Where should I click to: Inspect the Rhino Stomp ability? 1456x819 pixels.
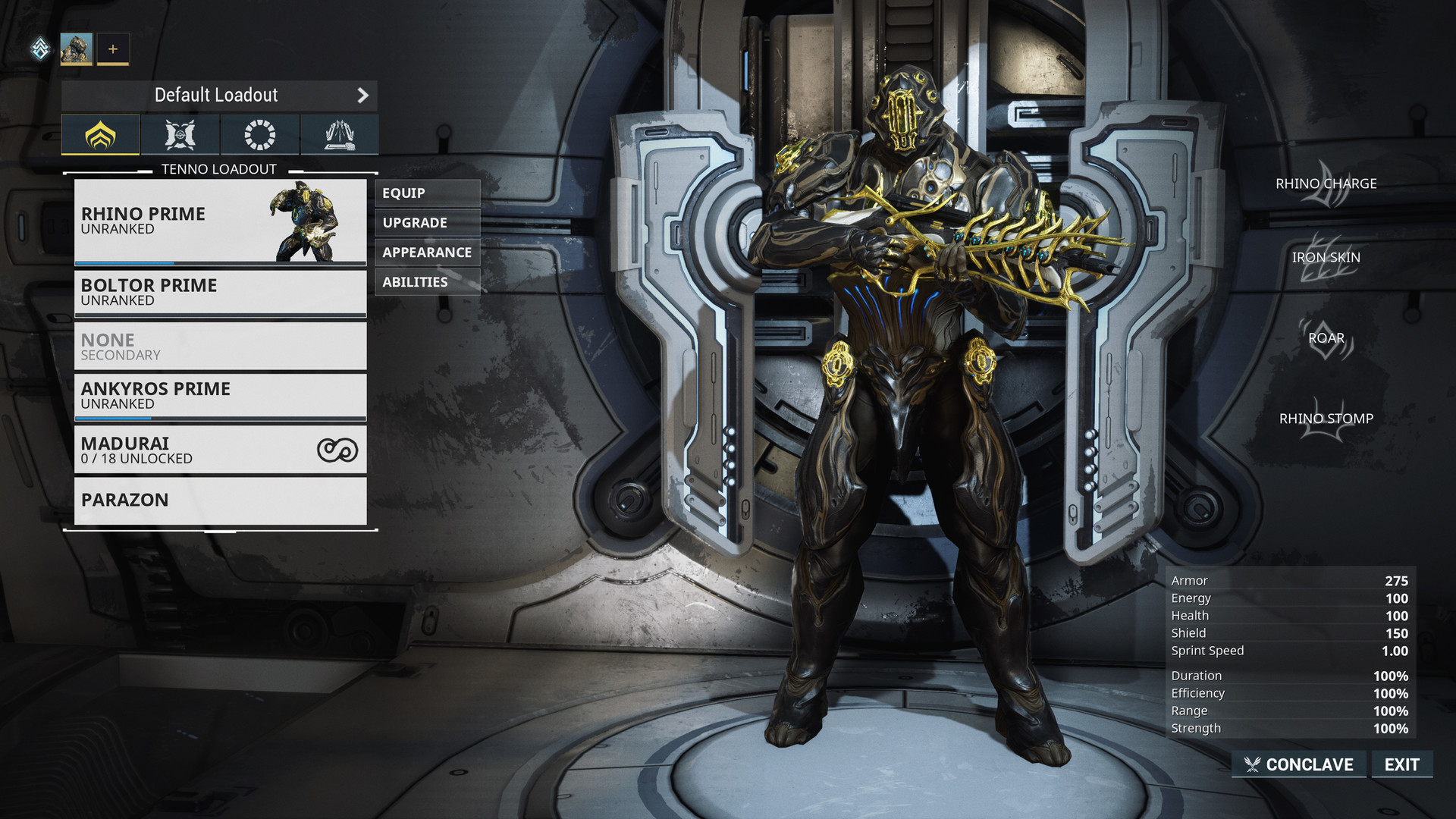(x=1326, y=419)
